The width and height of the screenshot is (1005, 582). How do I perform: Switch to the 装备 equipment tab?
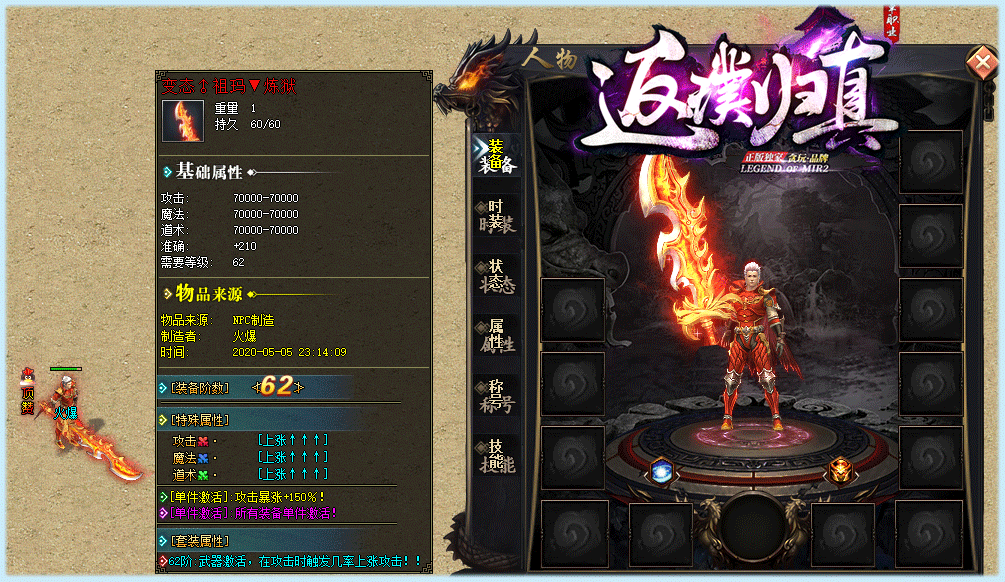(x=496, y=155)
